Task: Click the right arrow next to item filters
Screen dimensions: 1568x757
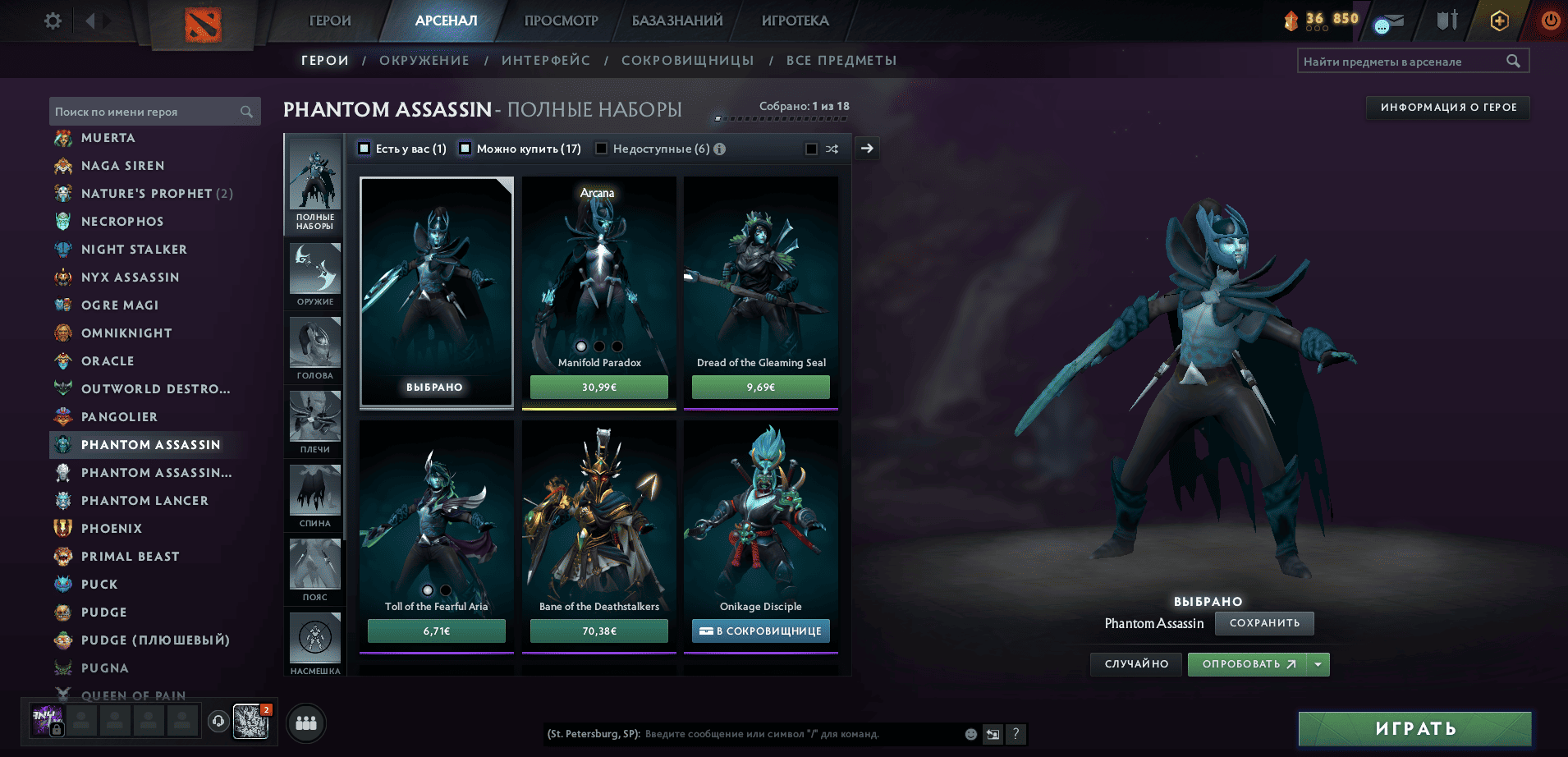Action: 867,149
